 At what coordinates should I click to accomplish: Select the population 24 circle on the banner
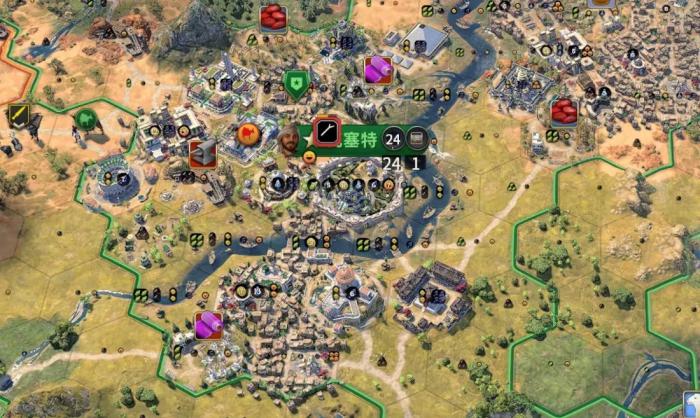(x=393, y=137)
